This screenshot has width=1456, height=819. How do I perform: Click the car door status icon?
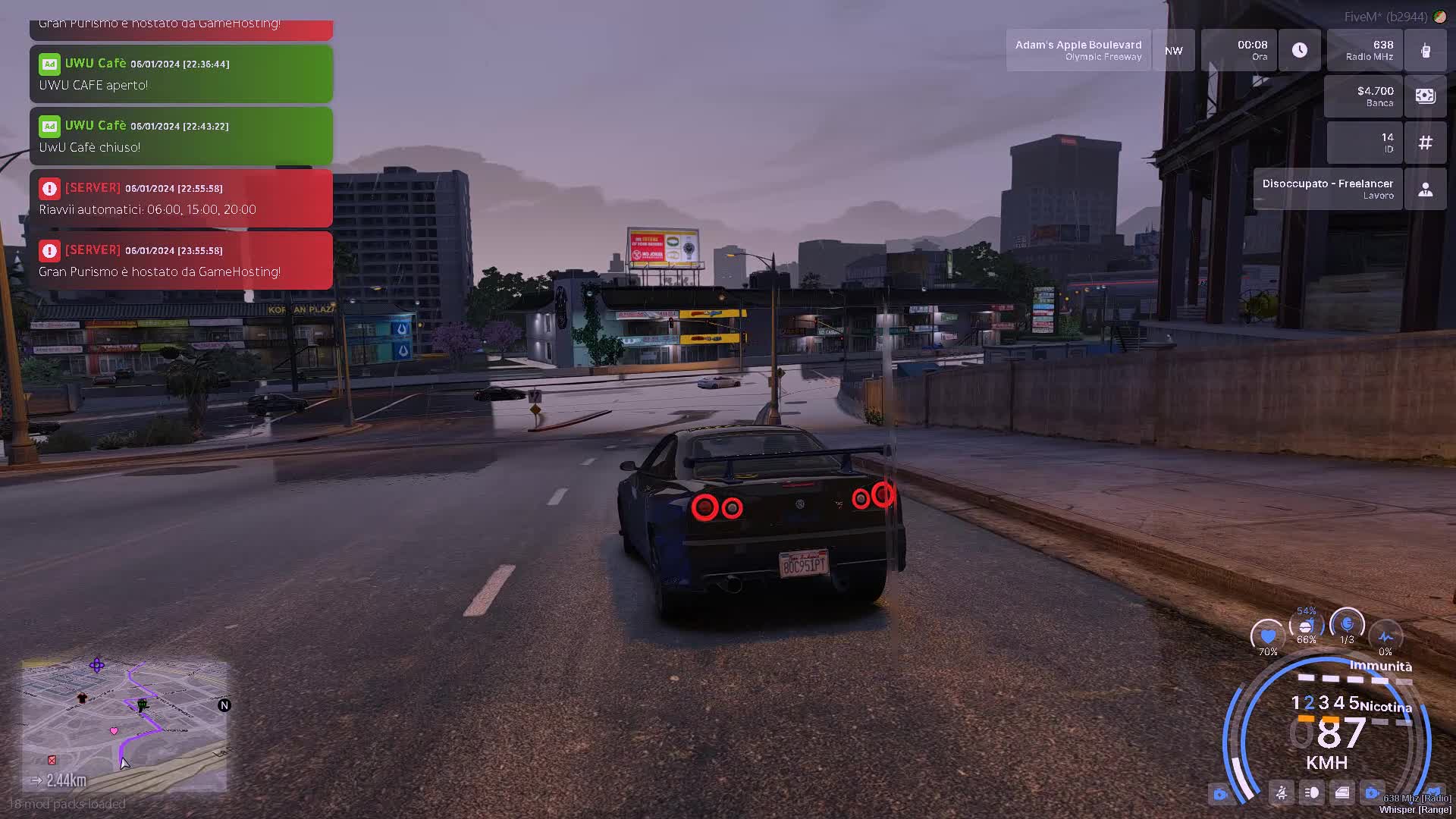click(x=1342, y=793)
